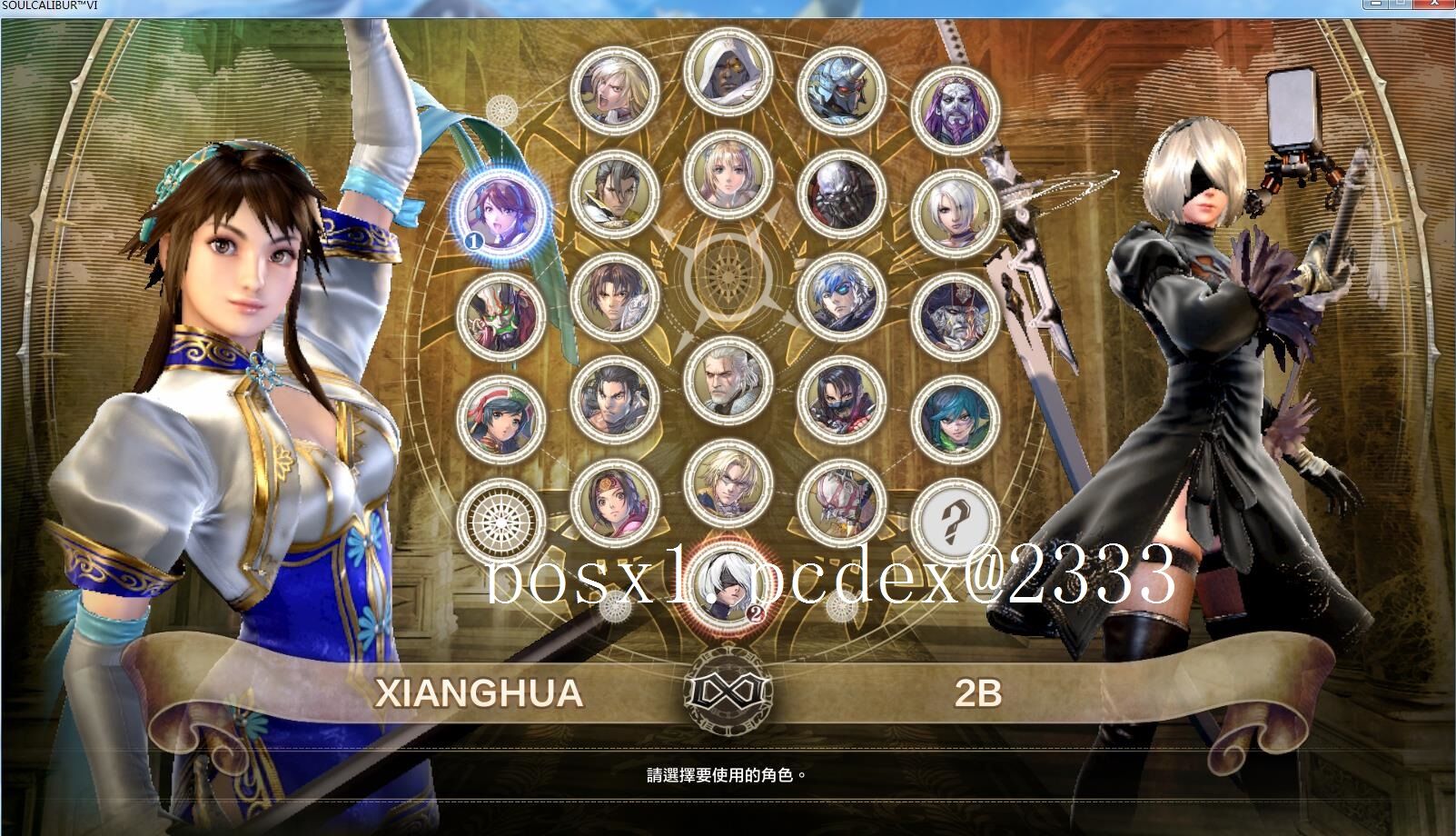The height and width of the screenshot is (836, 1456).
Task: Choose Cervantes, the grey-bearded pirate
Action: tap(950, 317)
